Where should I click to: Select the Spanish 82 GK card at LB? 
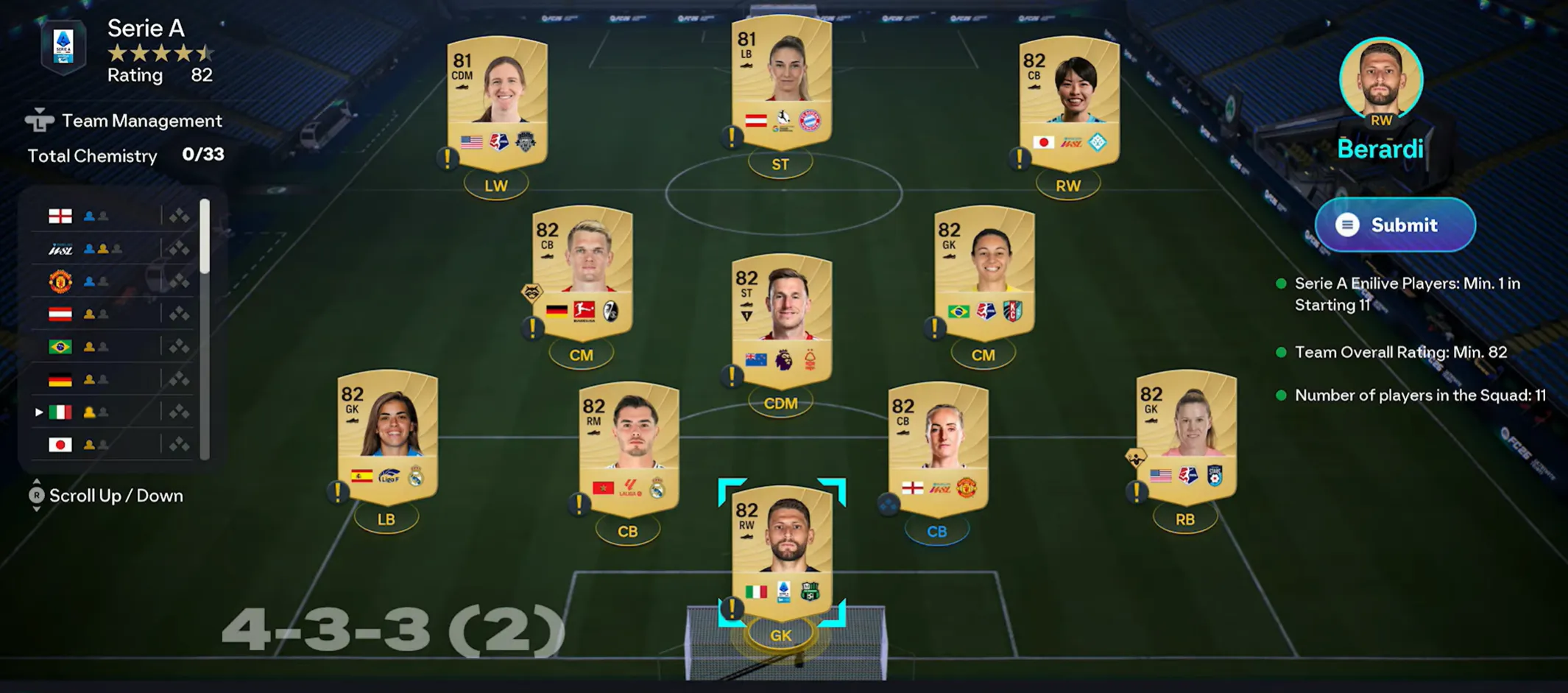click(x=387, y=435)
